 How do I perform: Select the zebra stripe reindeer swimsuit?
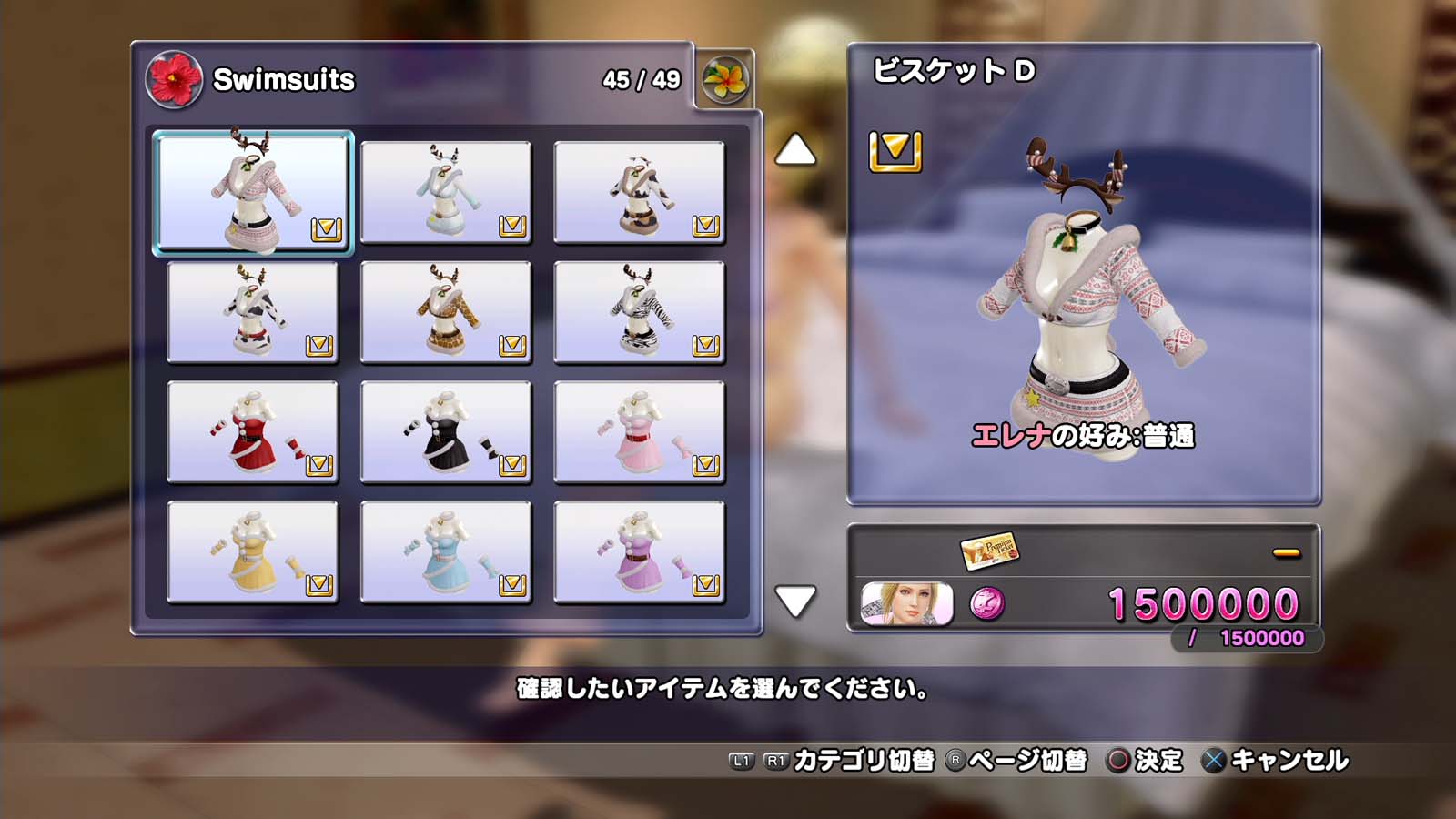point(639,312)
